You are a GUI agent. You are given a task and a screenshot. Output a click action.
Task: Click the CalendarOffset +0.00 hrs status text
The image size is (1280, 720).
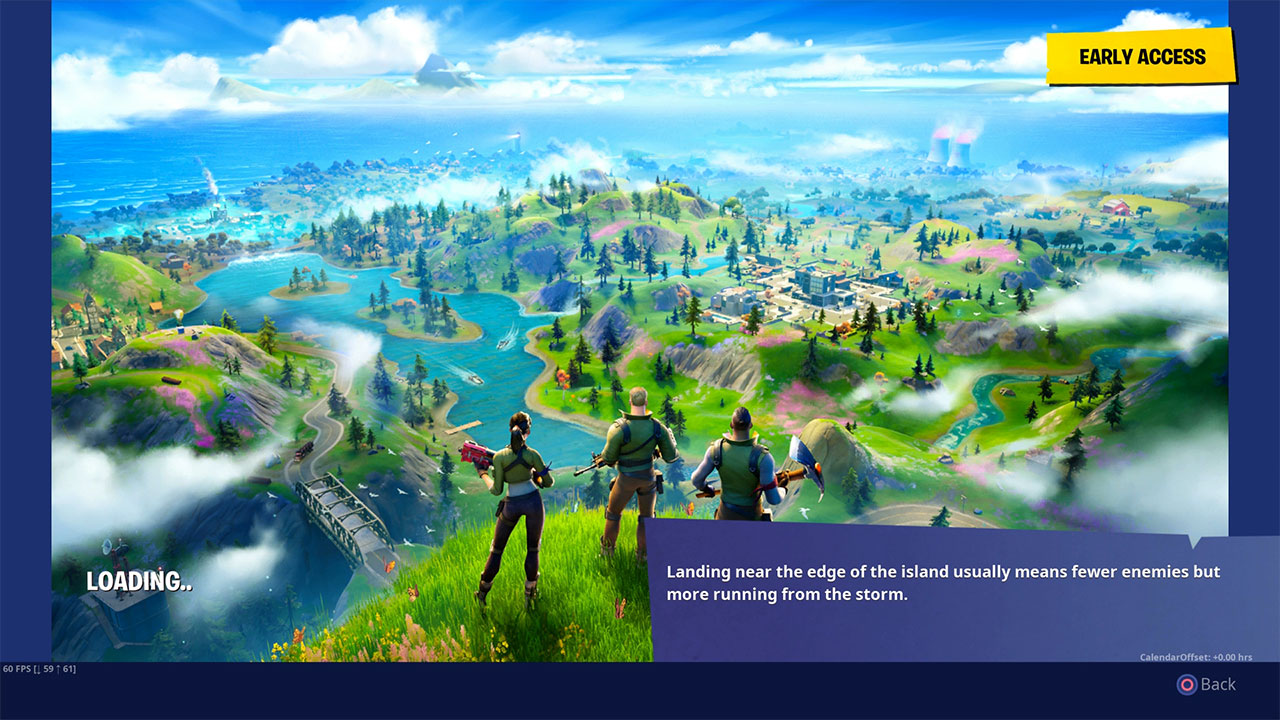[x=1197, y=657]
